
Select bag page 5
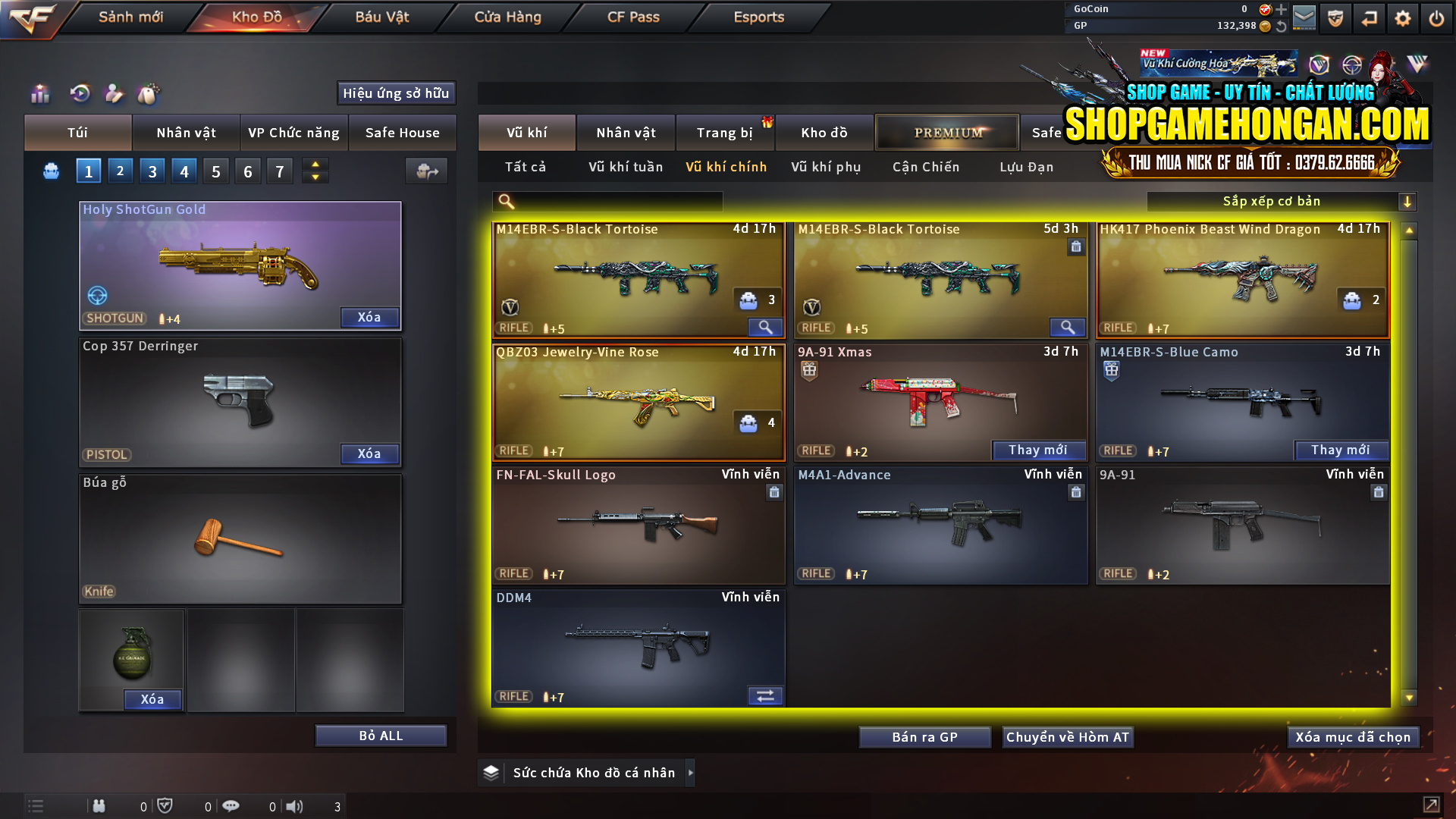pos(215,171)
